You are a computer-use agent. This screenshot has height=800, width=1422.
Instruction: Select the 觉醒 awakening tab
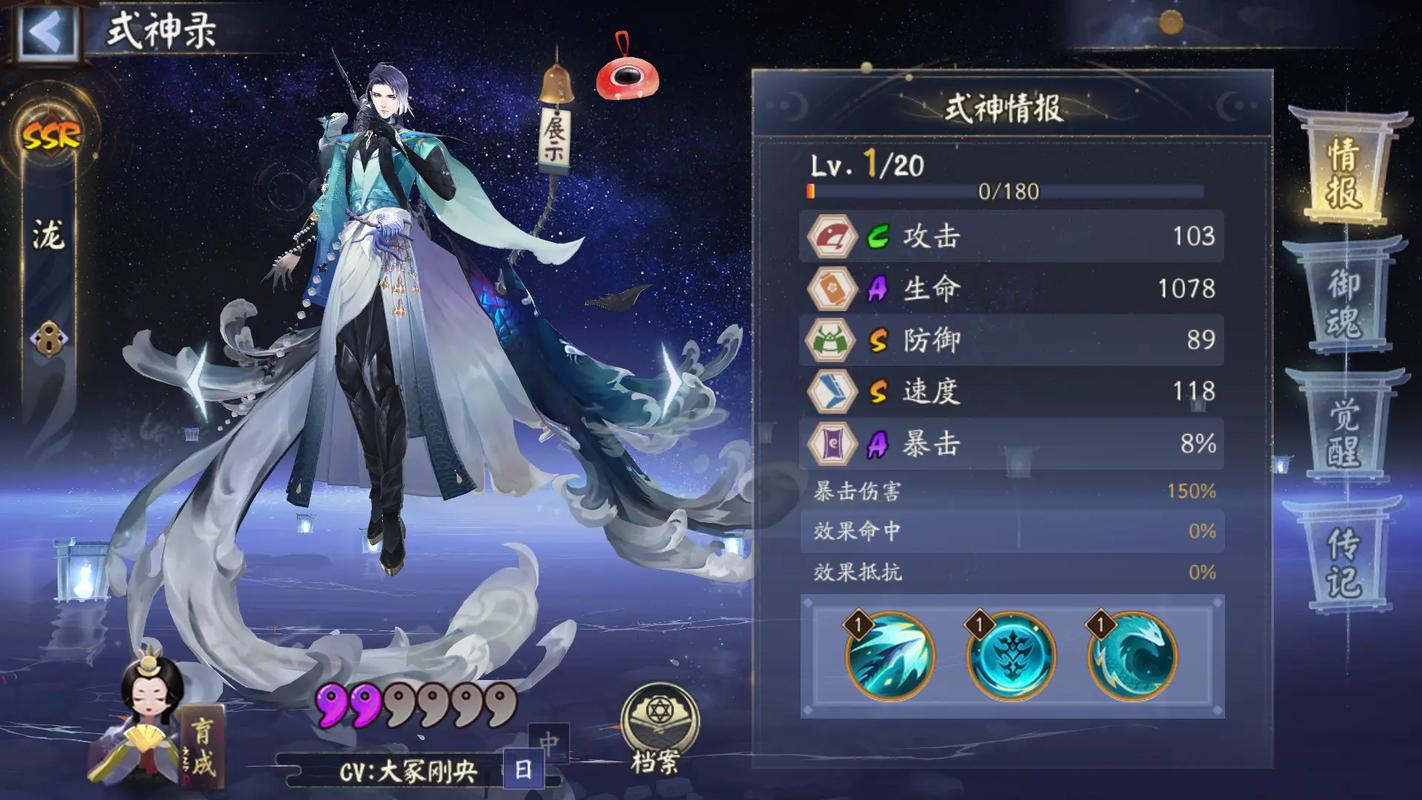coord(1346,432)
